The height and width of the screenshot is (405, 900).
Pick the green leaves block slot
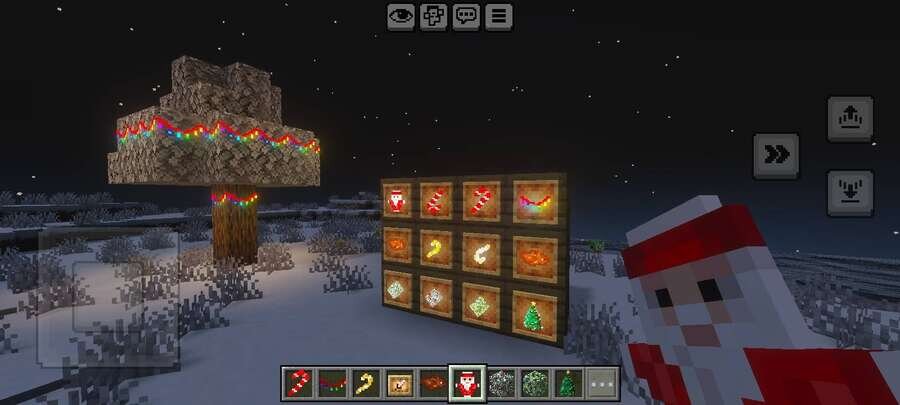pos(533,382)
